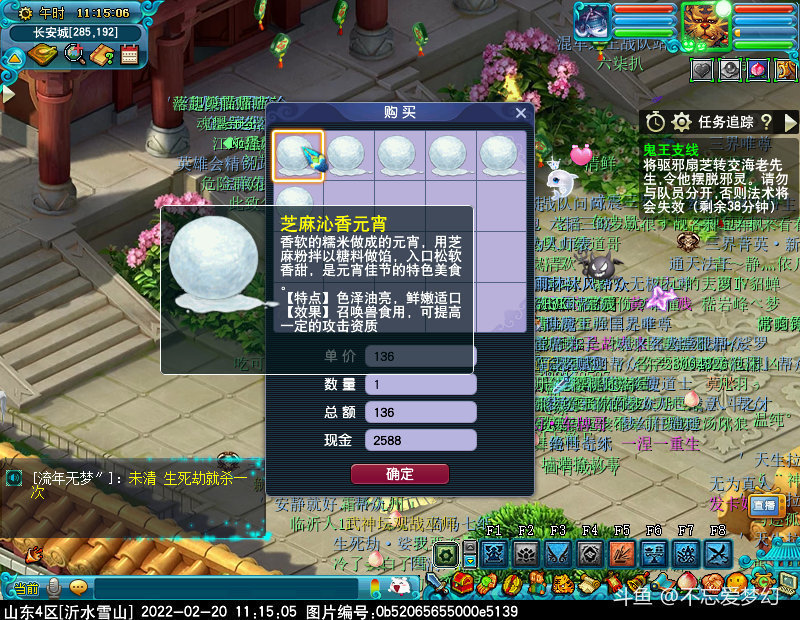Open the quest tracker gear settings
The image size is (800, 620).
(x=682, y=122)
